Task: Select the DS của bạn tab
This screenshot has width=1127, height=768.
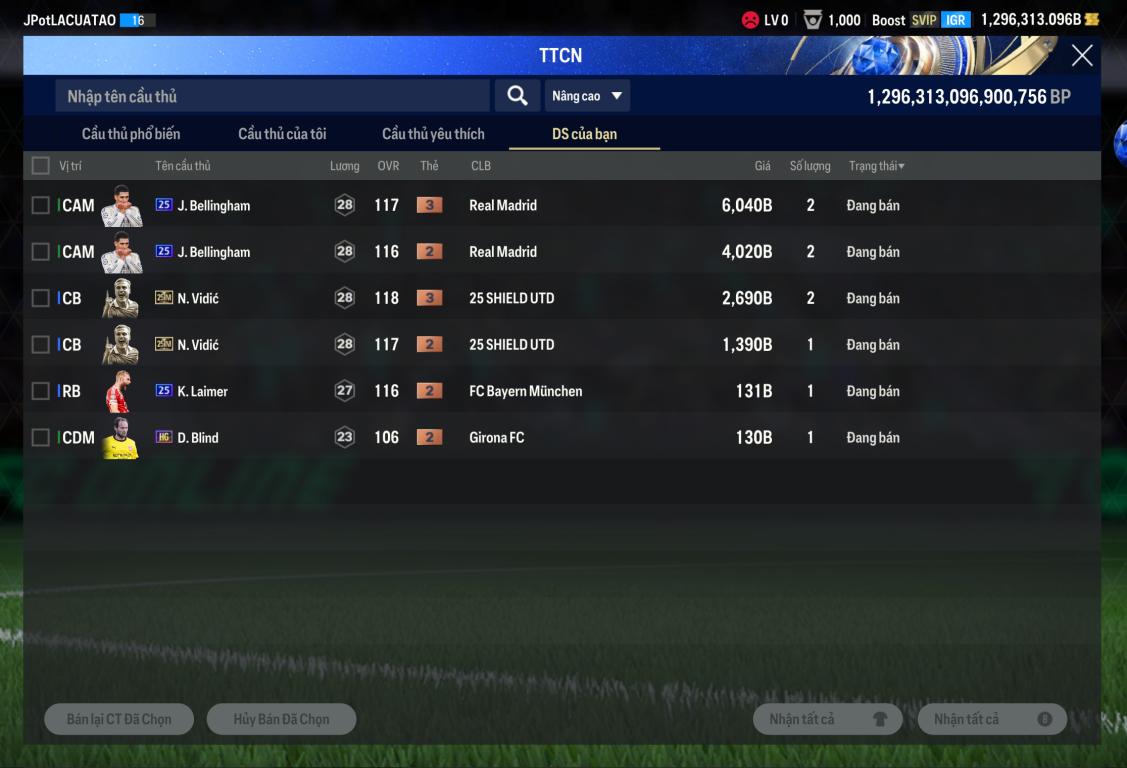Action: point(584,134)
